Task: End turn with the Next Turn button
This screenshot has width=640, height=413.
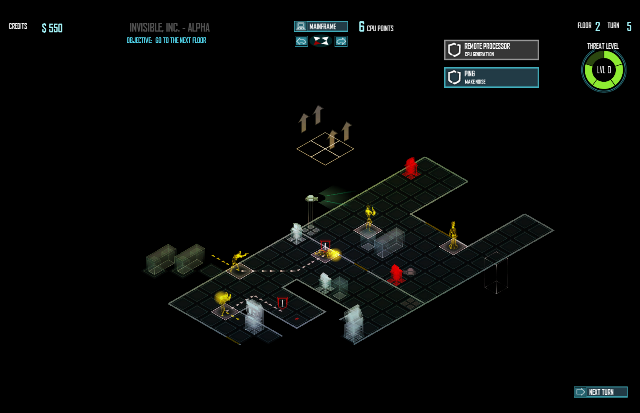Action: click(x=601, y=392)
